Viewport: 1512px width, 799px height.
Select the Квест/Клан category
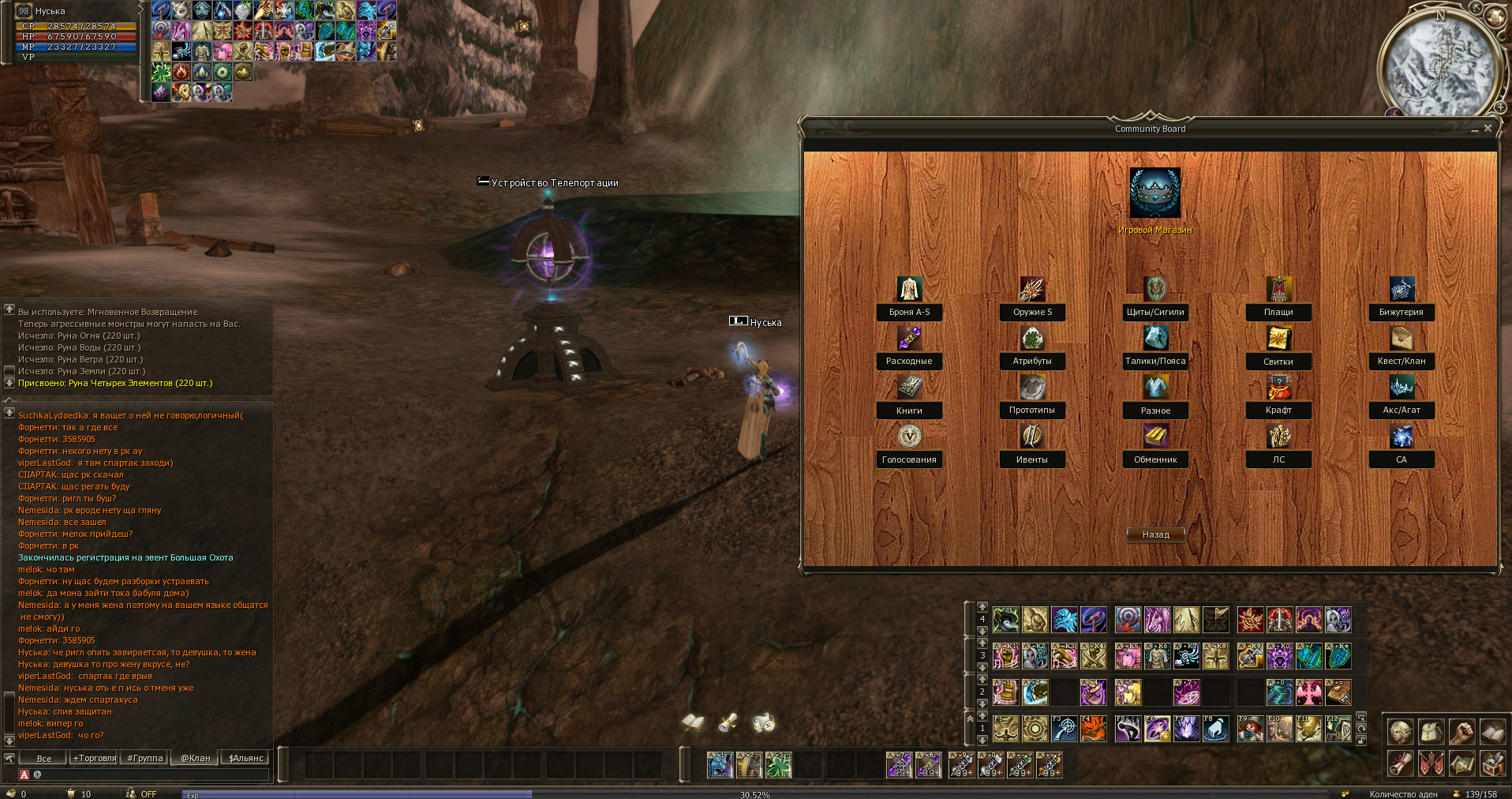pyautogui.click(x=1401, y=361)
